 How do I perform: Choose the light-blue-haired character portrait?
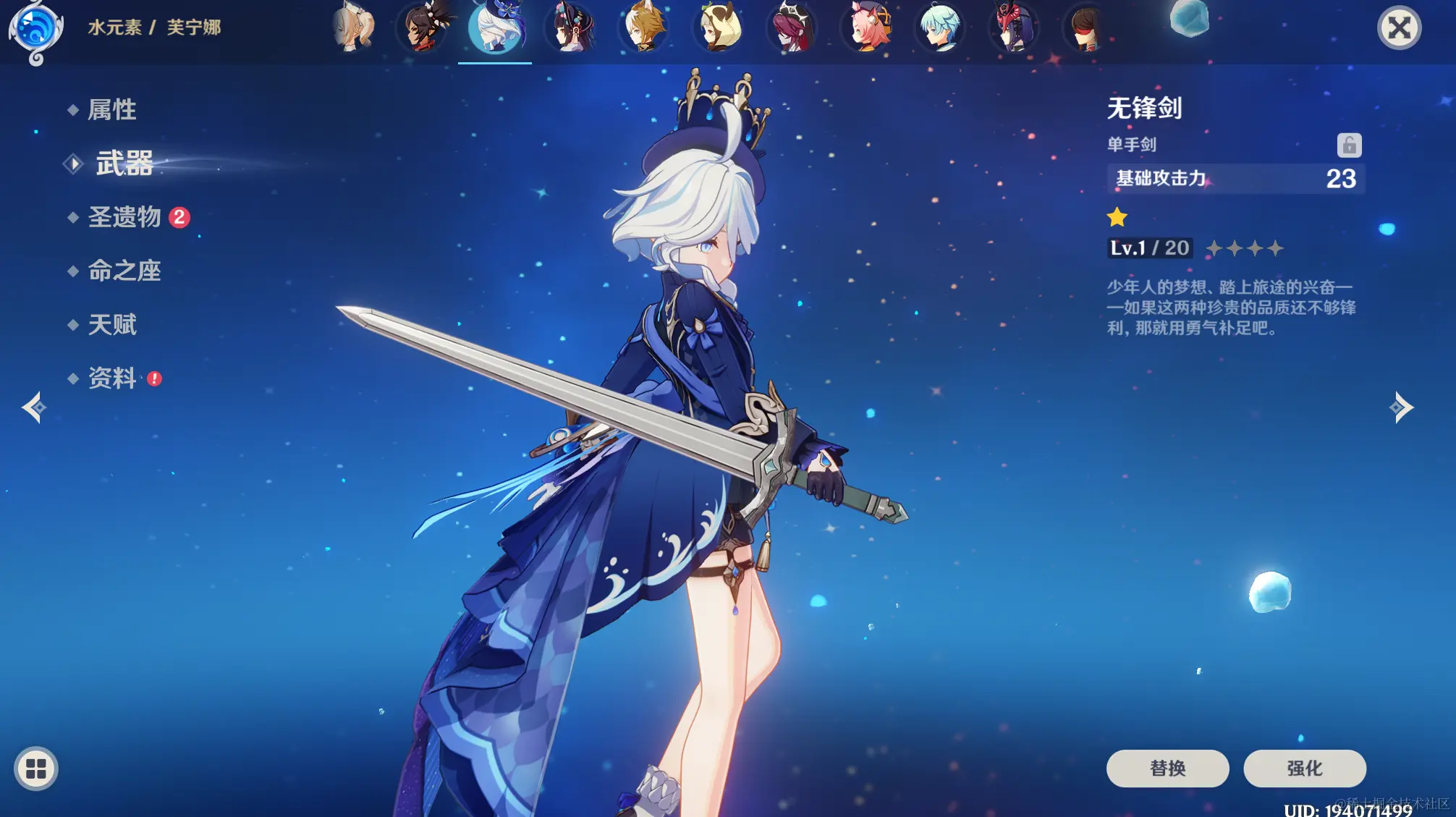tap(940, 28)
